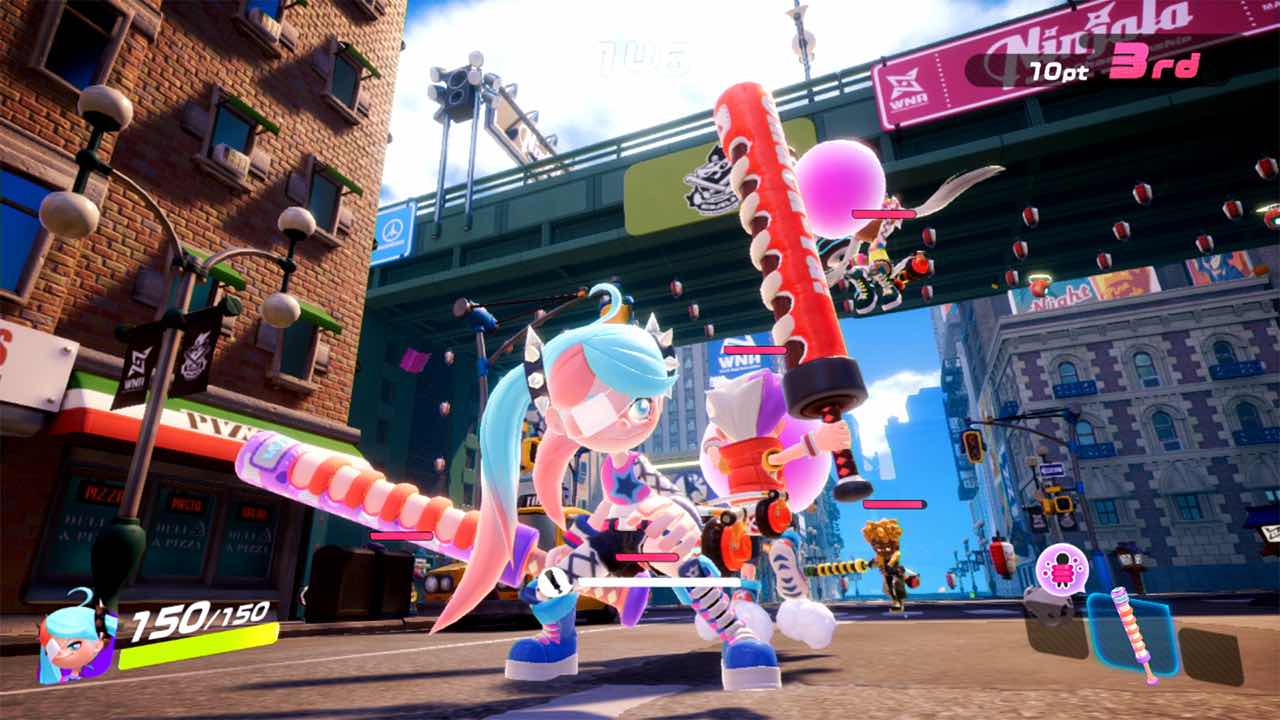1280x720 pixels.
Task: Select the WNR ninja star logo banner
Action: pos(905,80)
